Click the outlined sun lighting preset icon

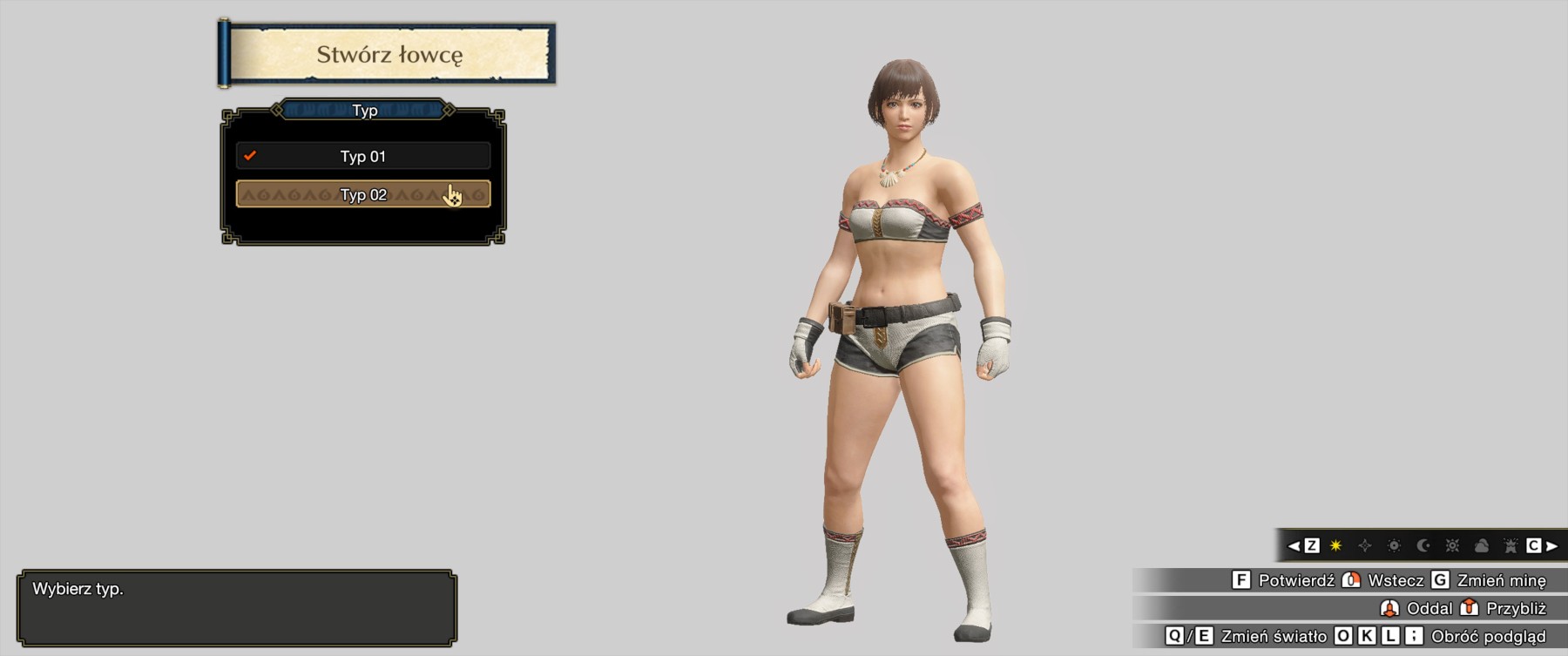pos(1395,546)
